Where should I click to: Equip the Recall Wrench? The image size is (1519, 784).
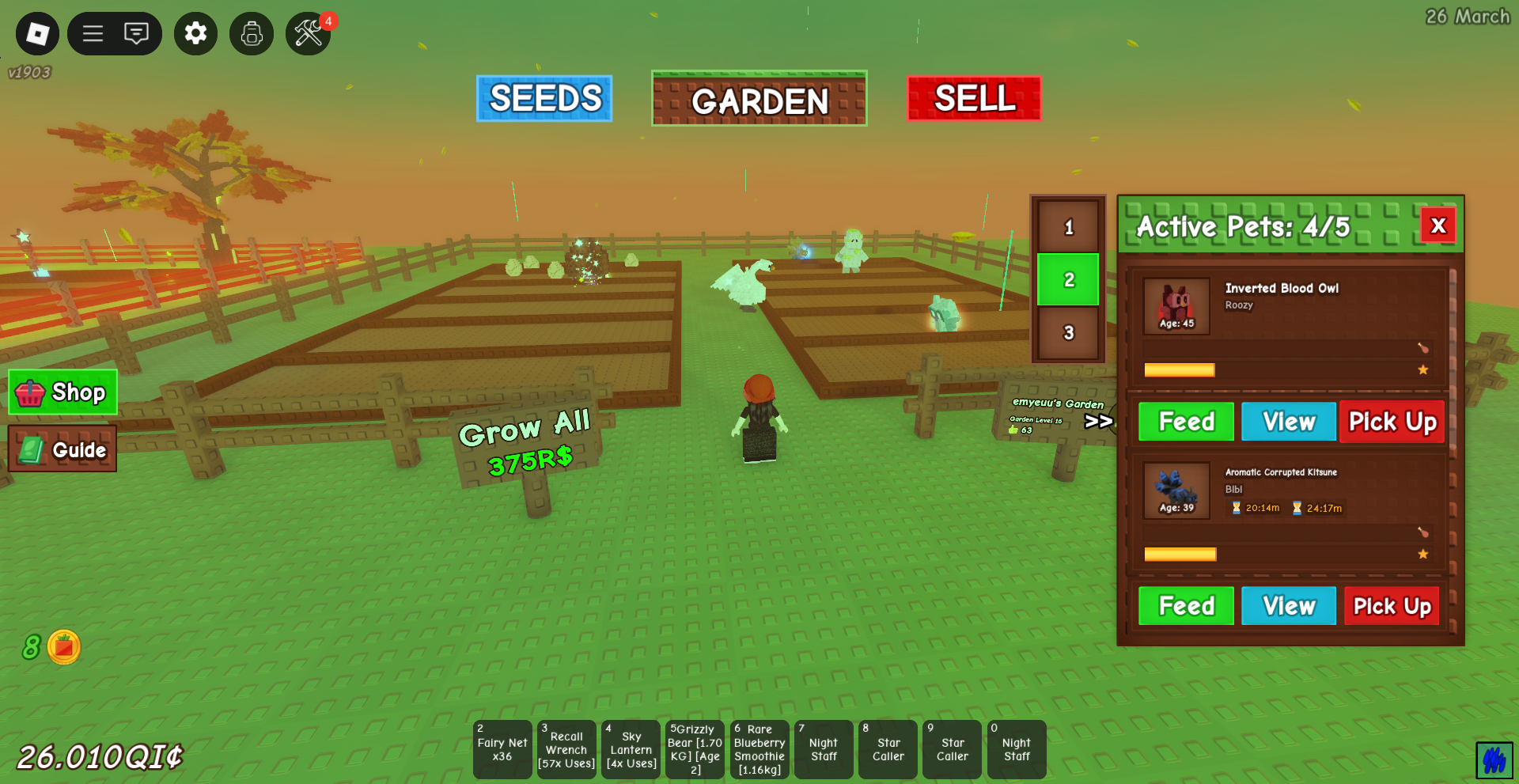566,749
